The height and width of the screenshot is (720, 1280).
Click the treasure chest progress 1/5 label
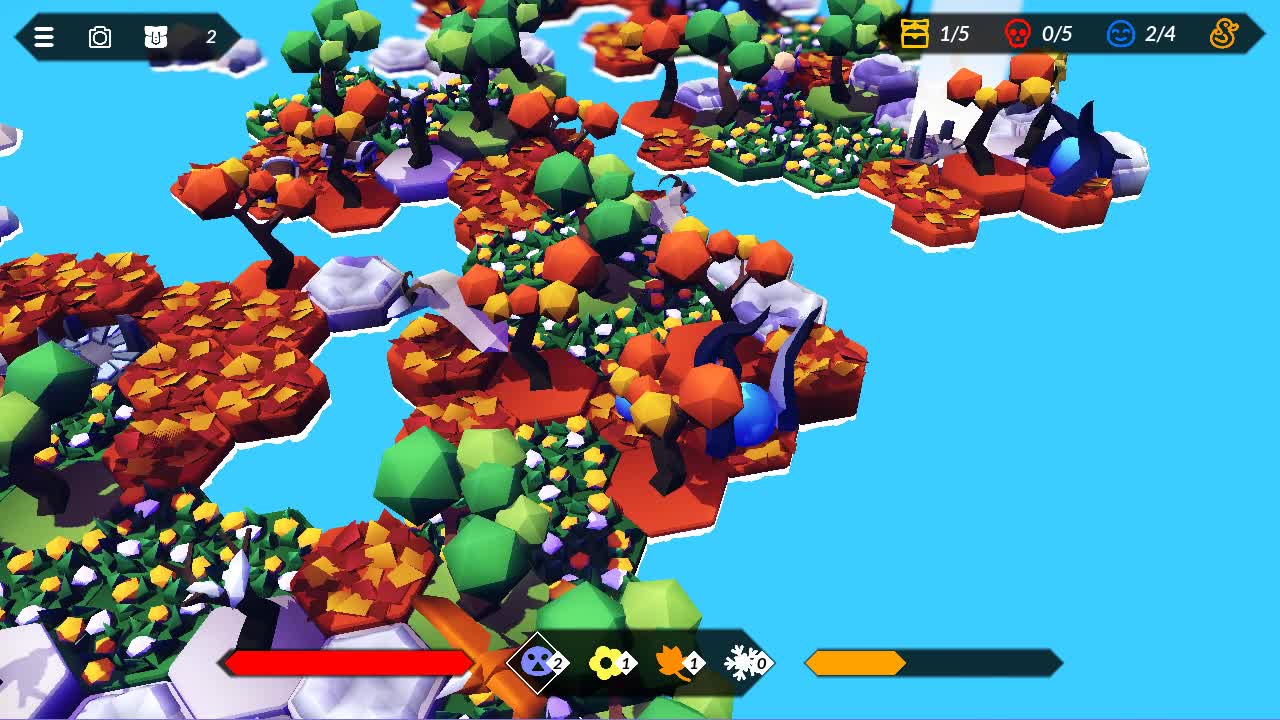click(953, 33)
